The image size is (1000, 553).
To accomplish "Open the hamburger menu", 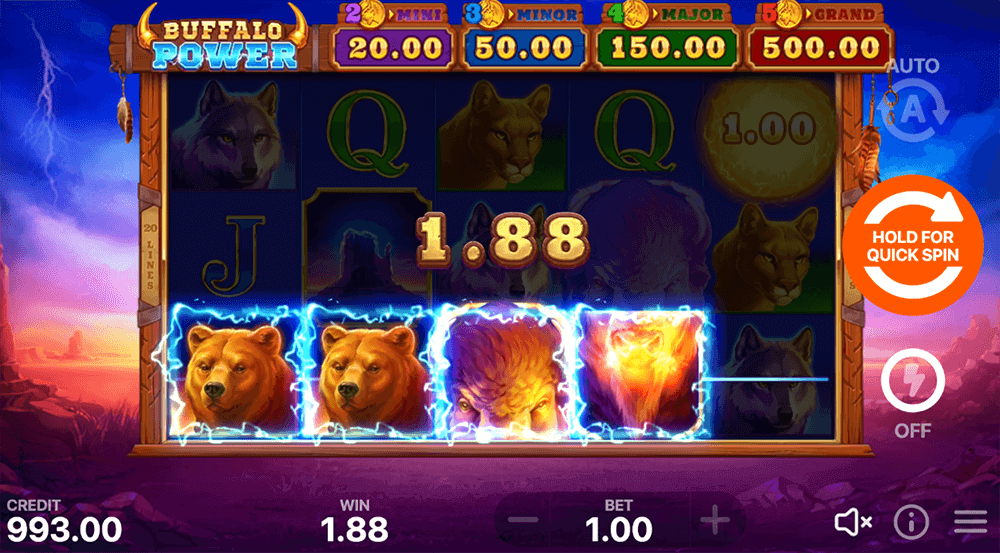I will (x=969, y=521).
